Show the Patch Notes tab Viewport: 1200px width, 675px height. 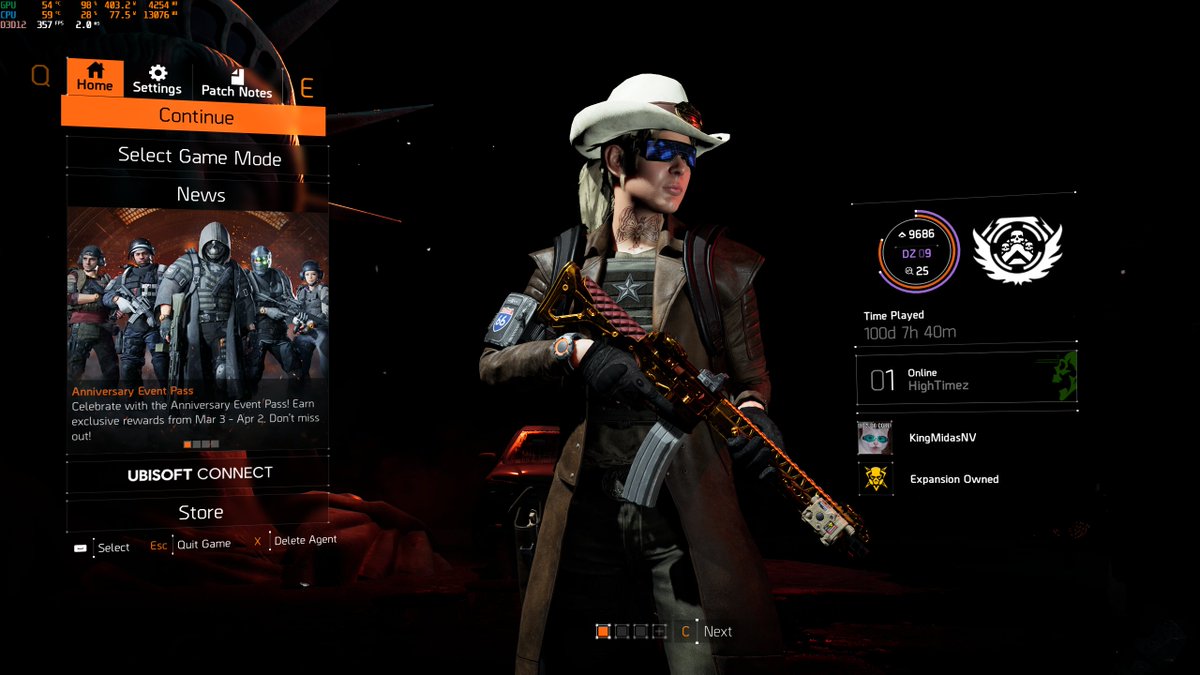(x=236, y=82)
